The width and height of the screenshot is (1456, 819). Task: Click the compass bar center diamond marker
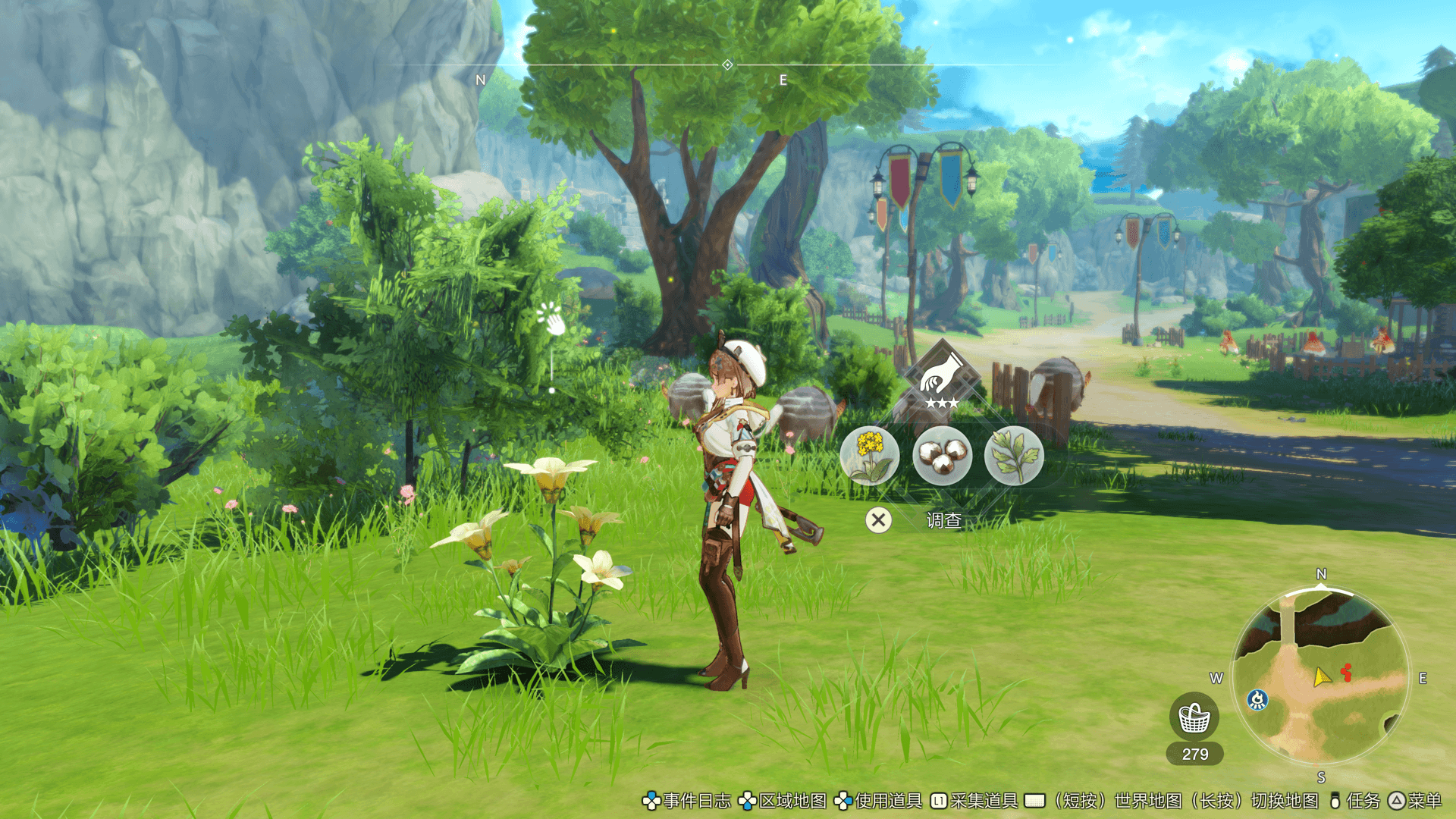(x=727, y=65)
